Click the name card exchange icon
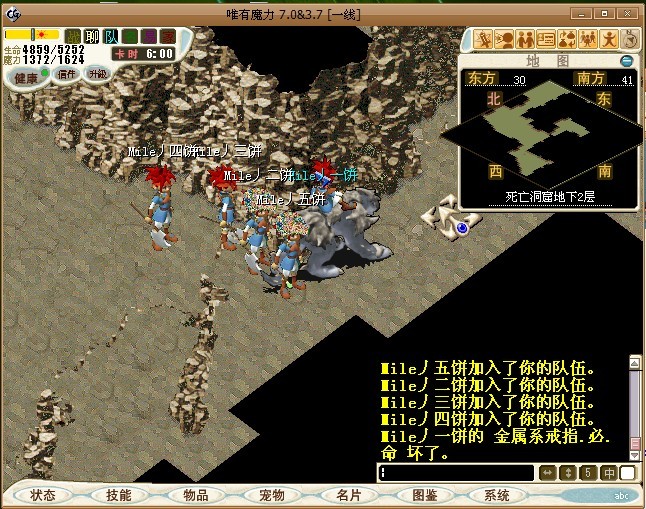 pyautogui.click(x=546, y=39)
